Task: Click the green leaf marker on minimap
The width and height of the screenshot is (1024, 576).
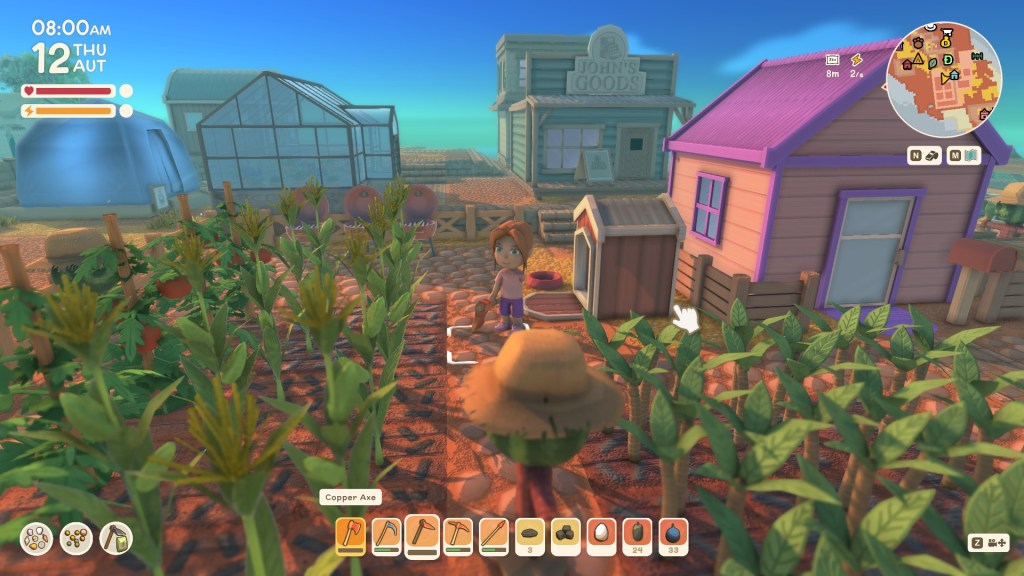Action: click(x=933, y=61)
